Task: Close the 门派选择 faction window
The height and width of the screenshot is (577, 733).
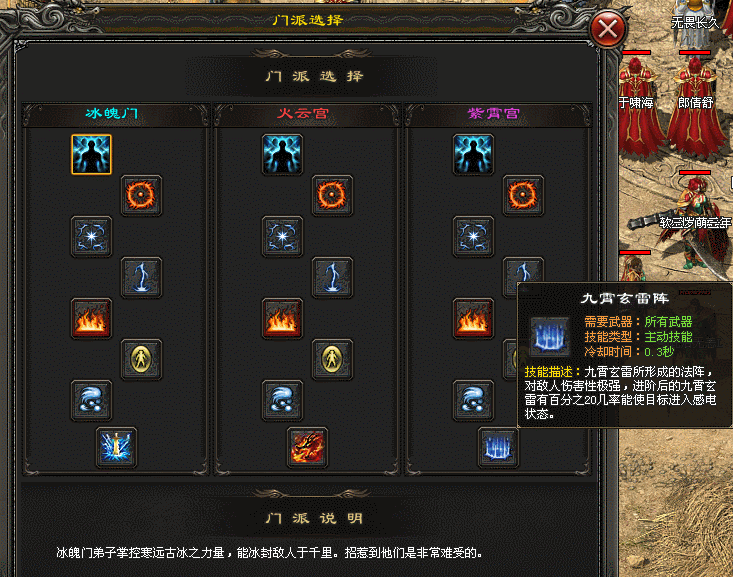Action: point(608,30)
